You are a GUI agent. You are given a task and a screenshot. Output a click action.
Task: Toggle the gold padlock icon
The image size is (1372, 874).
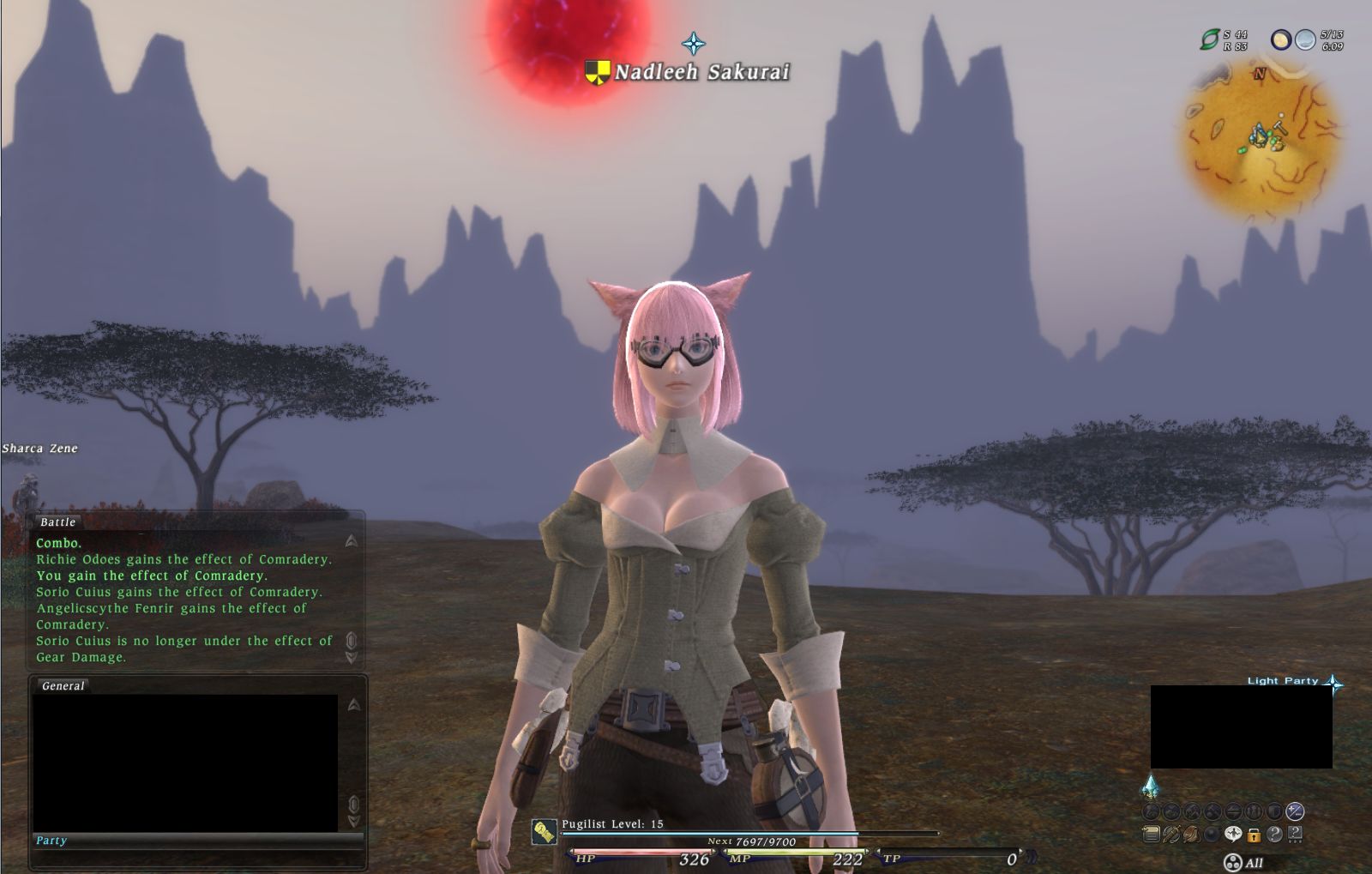point(1254,835)
